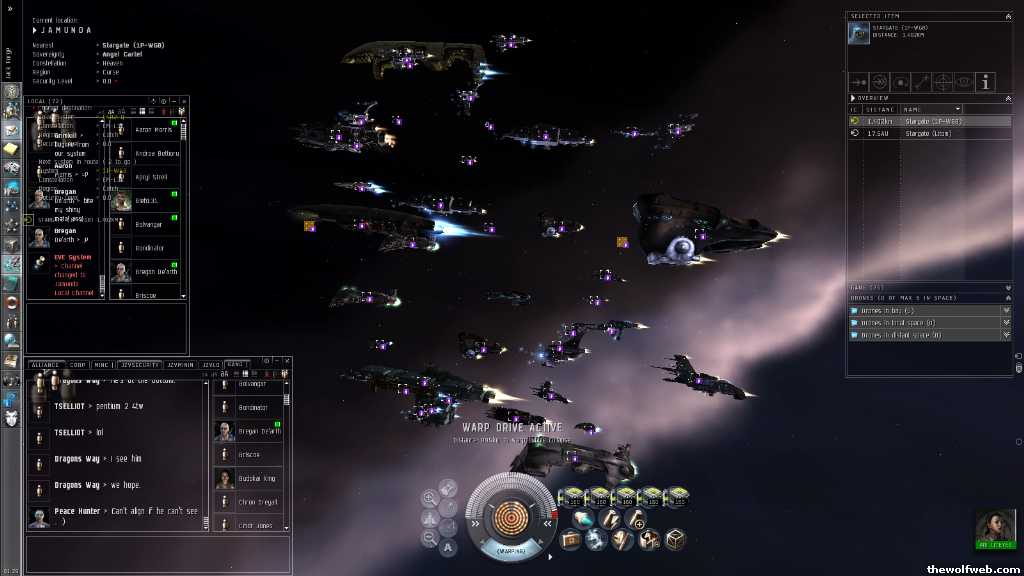This screenshot has width=1024, height=576.
Task: Activate the cargo-crate module icon
Action: coord(675,539)
